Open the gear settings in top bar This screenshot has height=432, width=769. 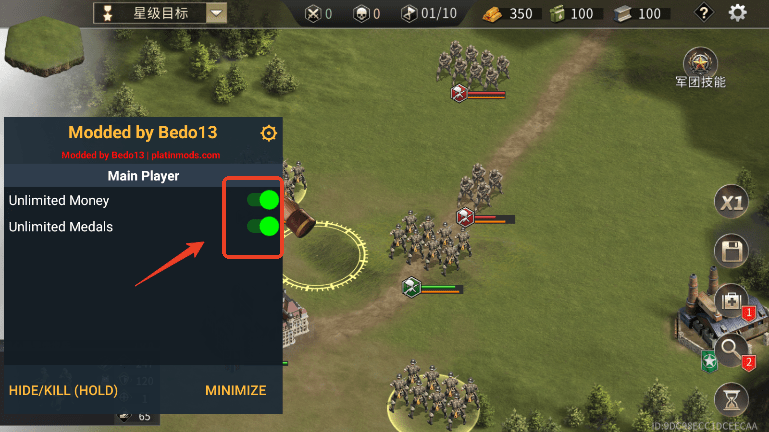tap(738, 13)
